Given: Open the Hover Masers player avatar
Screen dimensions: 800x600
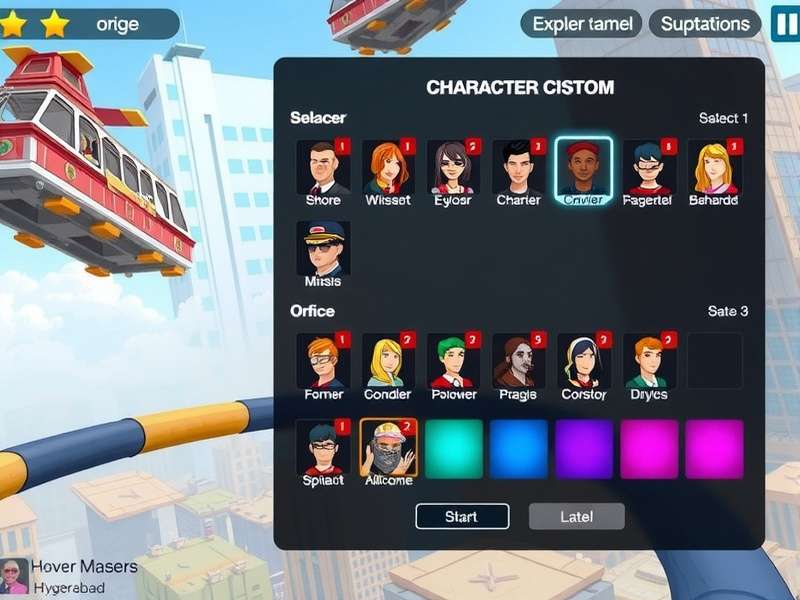Looking at the screenshot, I should (15, 576).
